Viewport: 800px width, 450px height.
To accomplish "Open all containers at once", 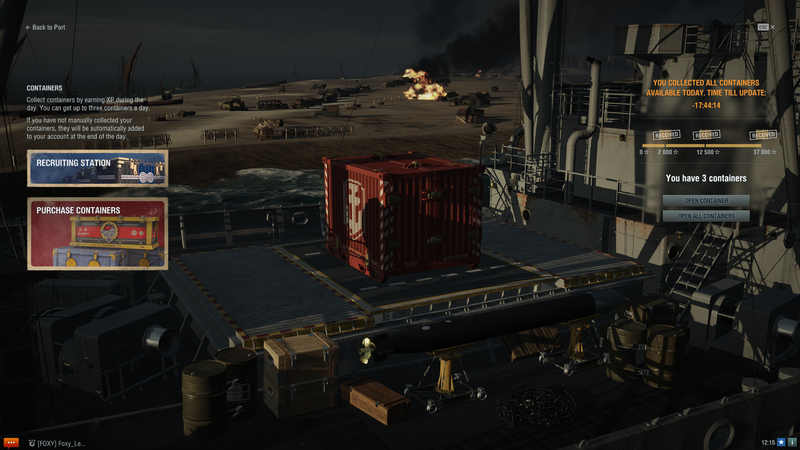I will 705,216.
